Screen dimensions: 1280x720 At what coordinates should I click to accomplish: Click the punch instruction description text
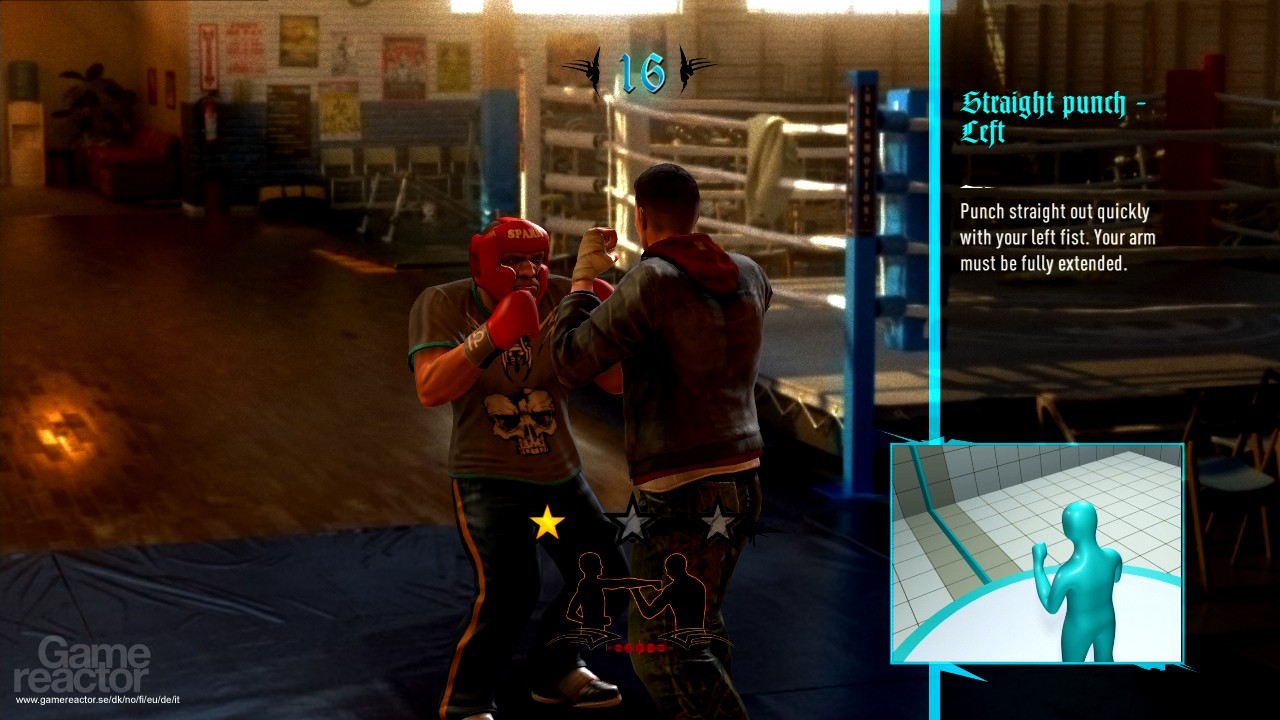click(1055, 237)
